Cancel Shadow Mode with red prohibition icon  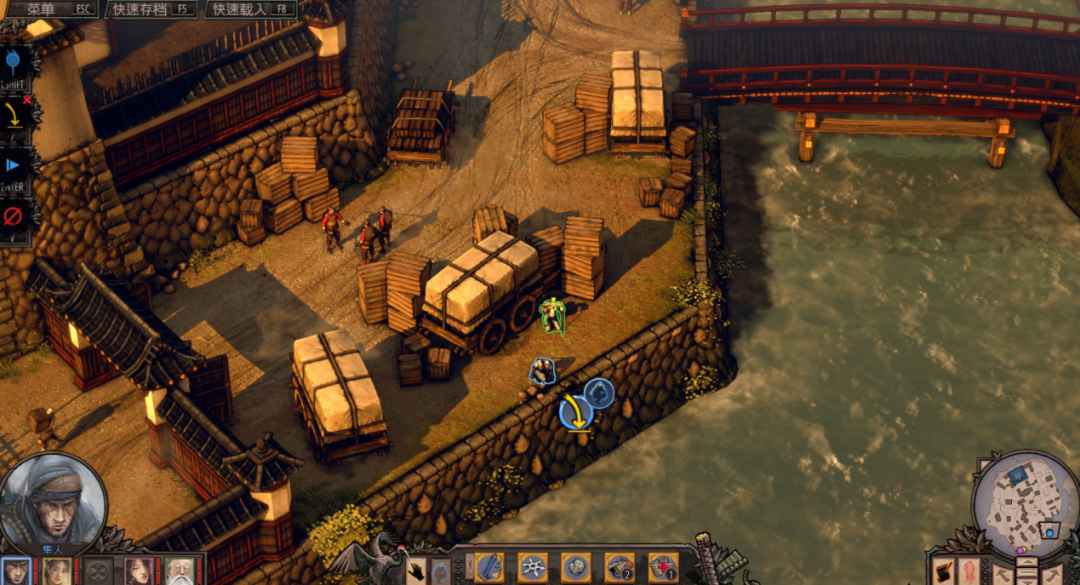14,215
